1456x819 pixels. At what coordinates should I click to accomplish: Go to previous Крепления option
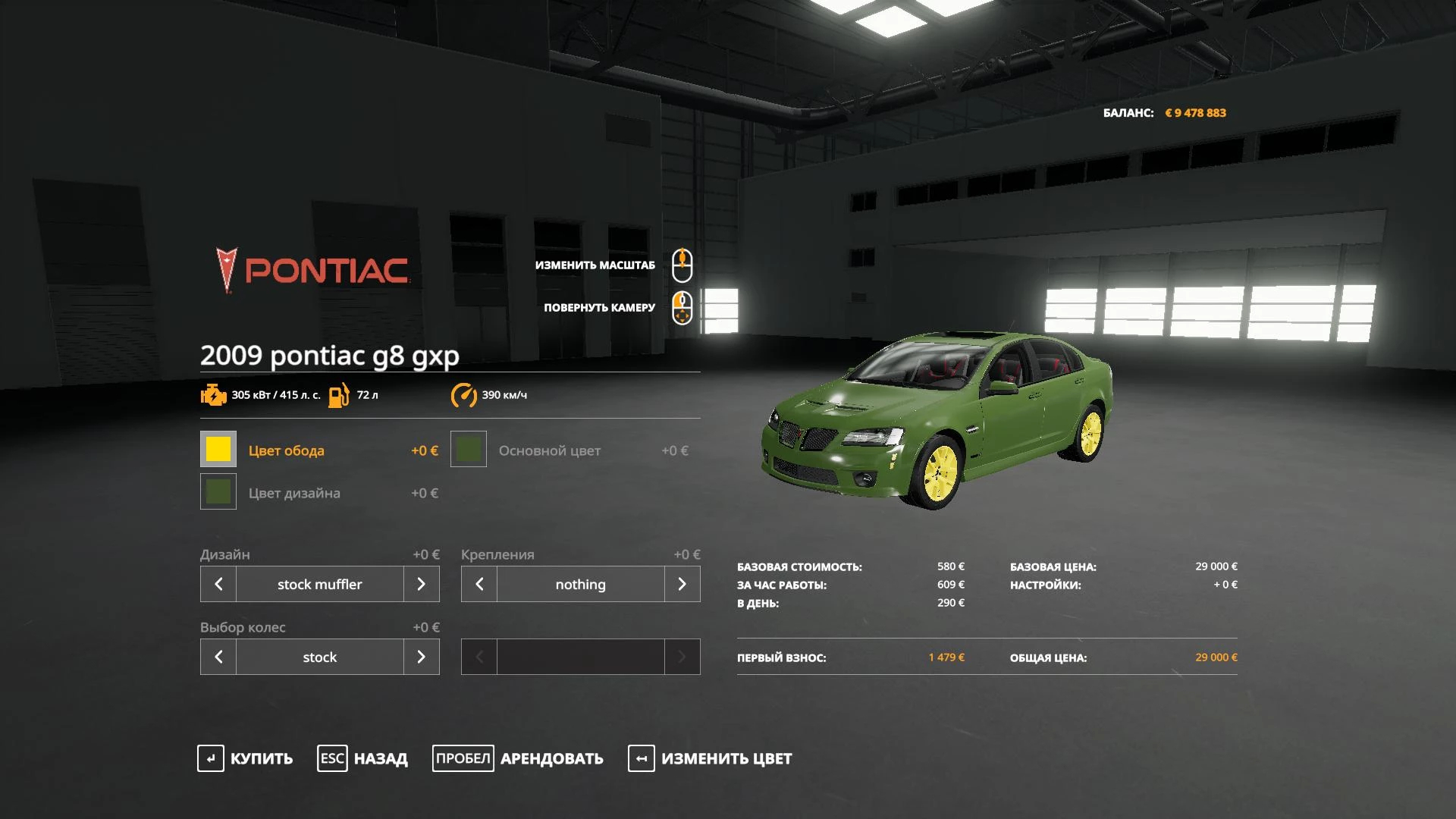point(479,584)
